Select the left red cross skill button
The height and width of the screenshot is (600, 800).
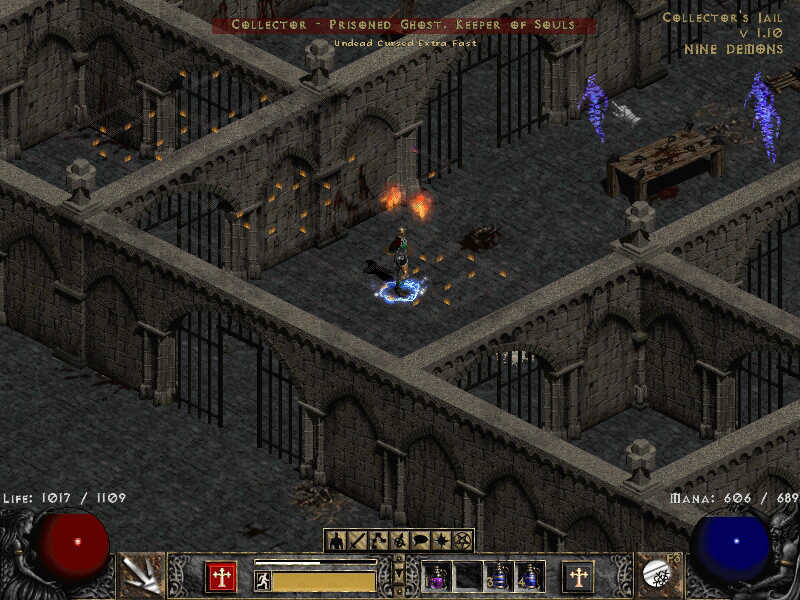tap(221, 577)
